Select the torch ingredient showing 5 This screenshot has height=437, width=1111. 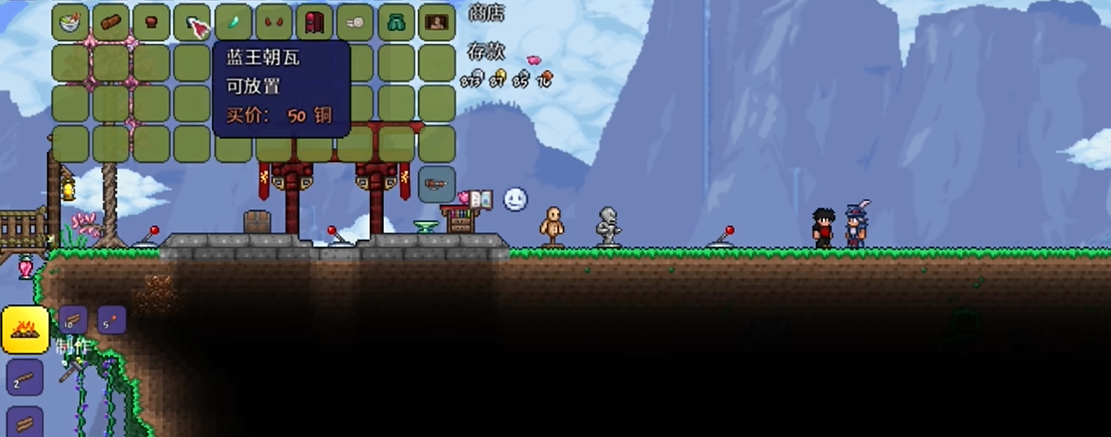(x=111, y=321)
